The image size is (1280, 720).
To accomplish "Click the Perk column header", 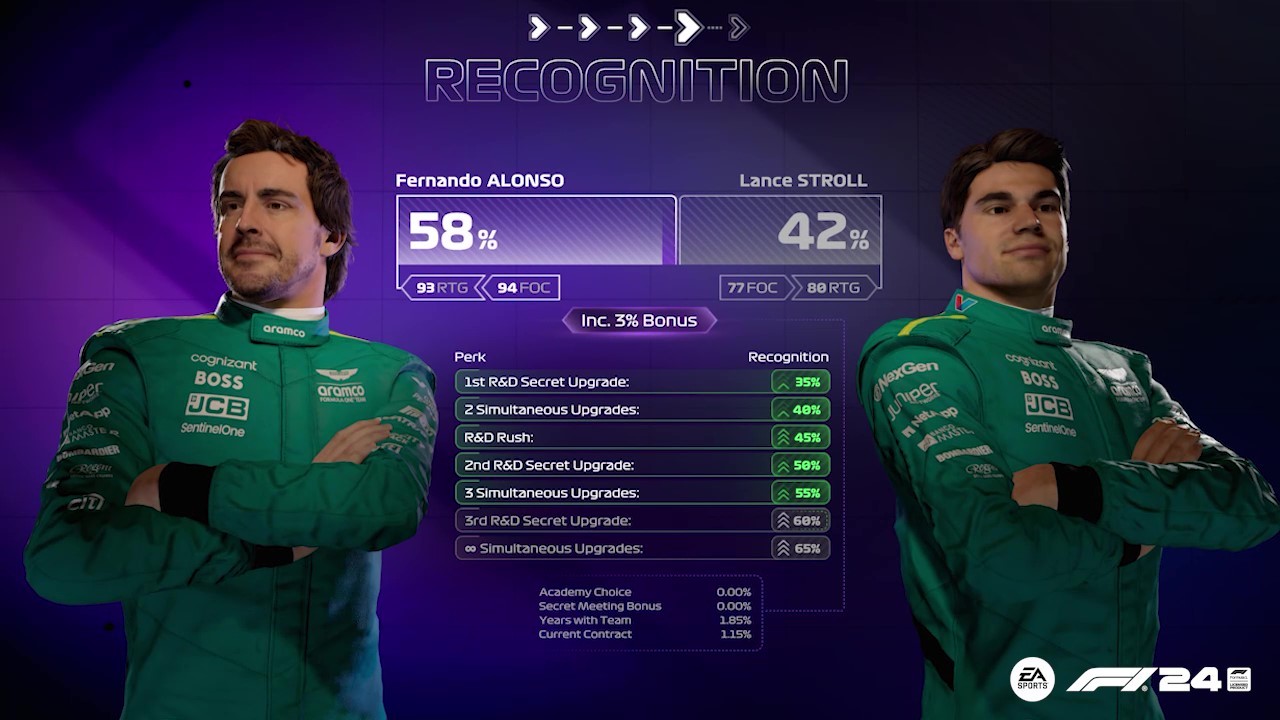I will 469,356.
